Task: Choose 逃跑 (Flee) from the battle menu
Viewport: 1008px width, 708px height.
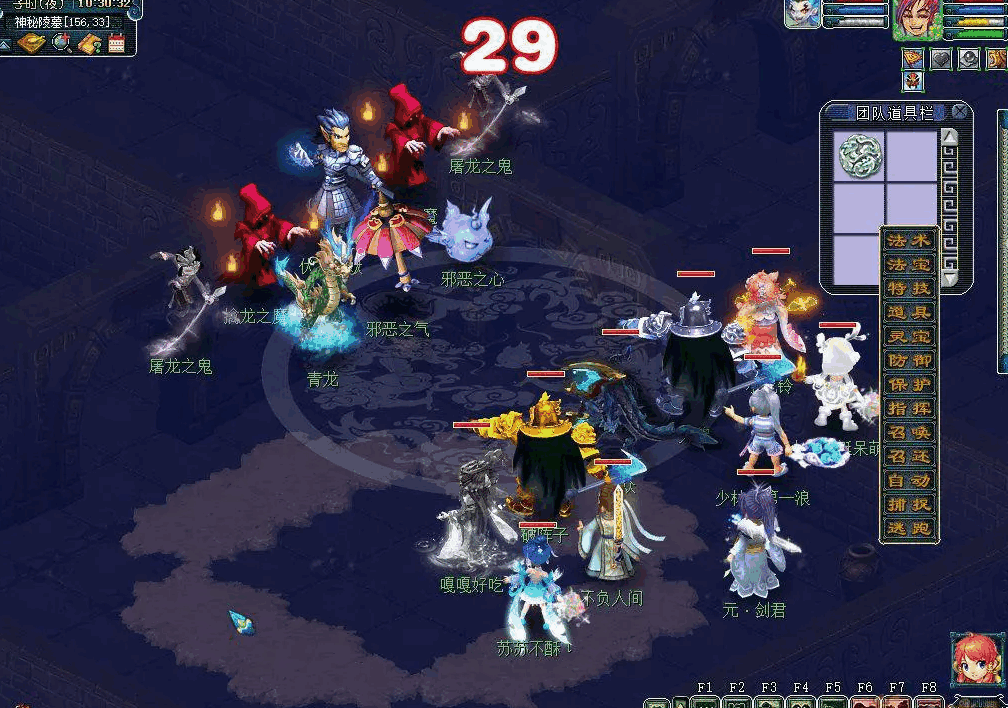Action: pyautogui.click(x=909, y=529)
